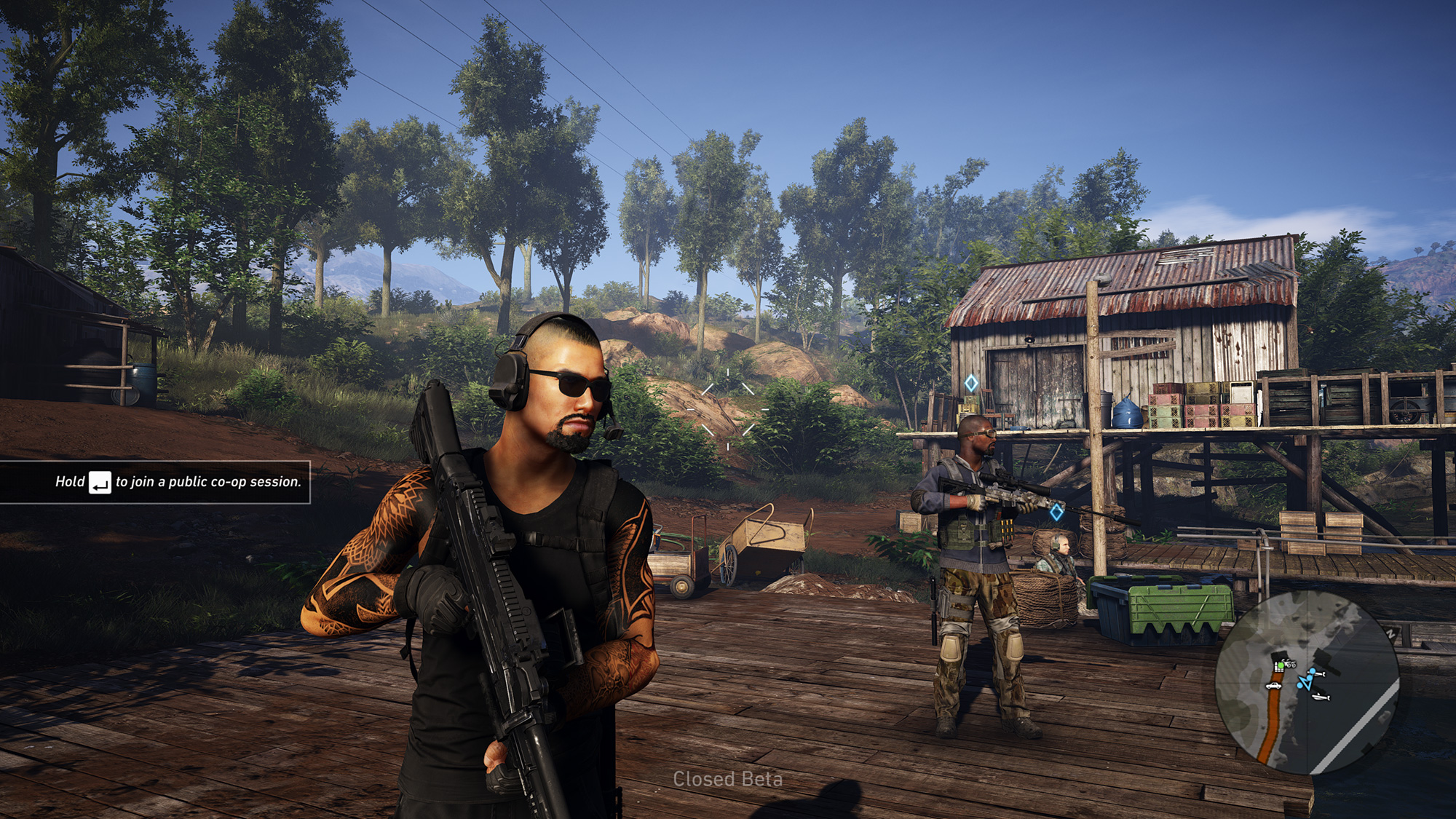1456x819 pixels.
Task: Select the car icon on the minimap
Action: pos(1273,686)
